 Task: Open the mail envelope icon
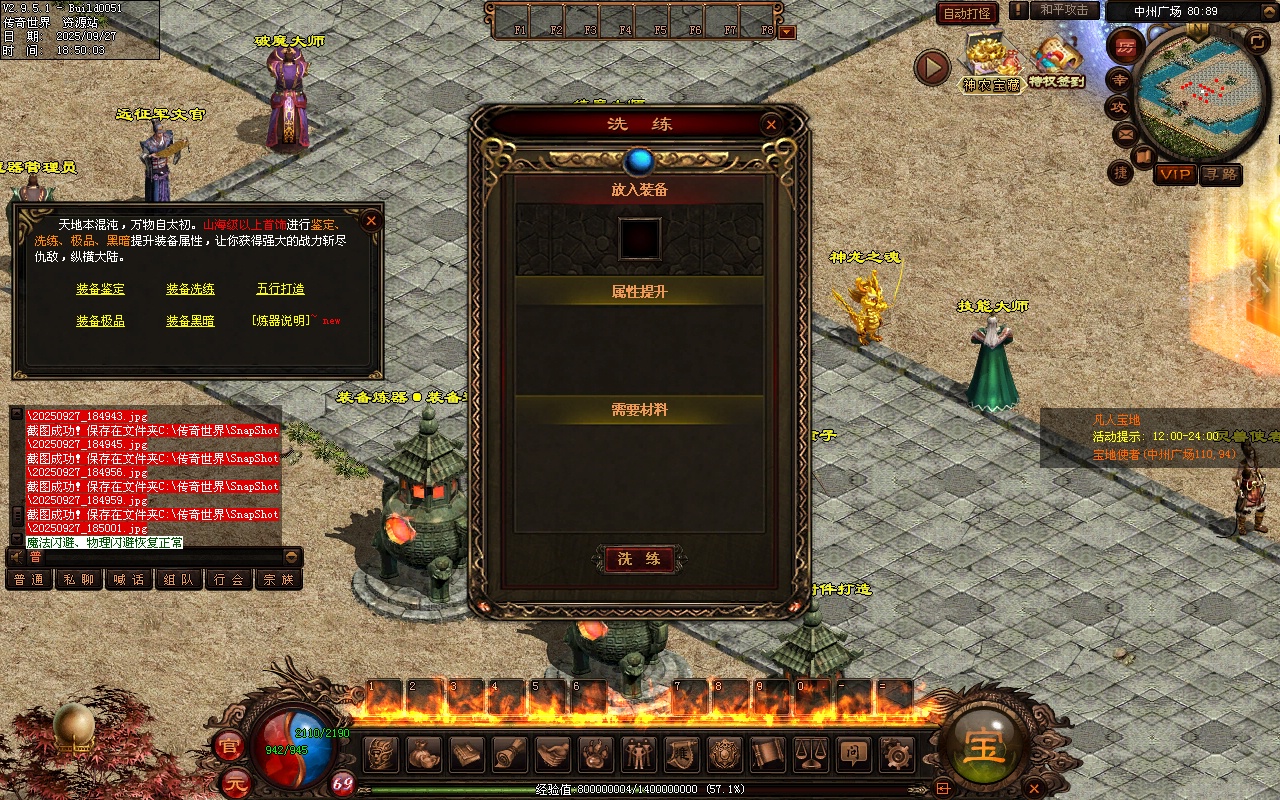tap(1125, 133)
